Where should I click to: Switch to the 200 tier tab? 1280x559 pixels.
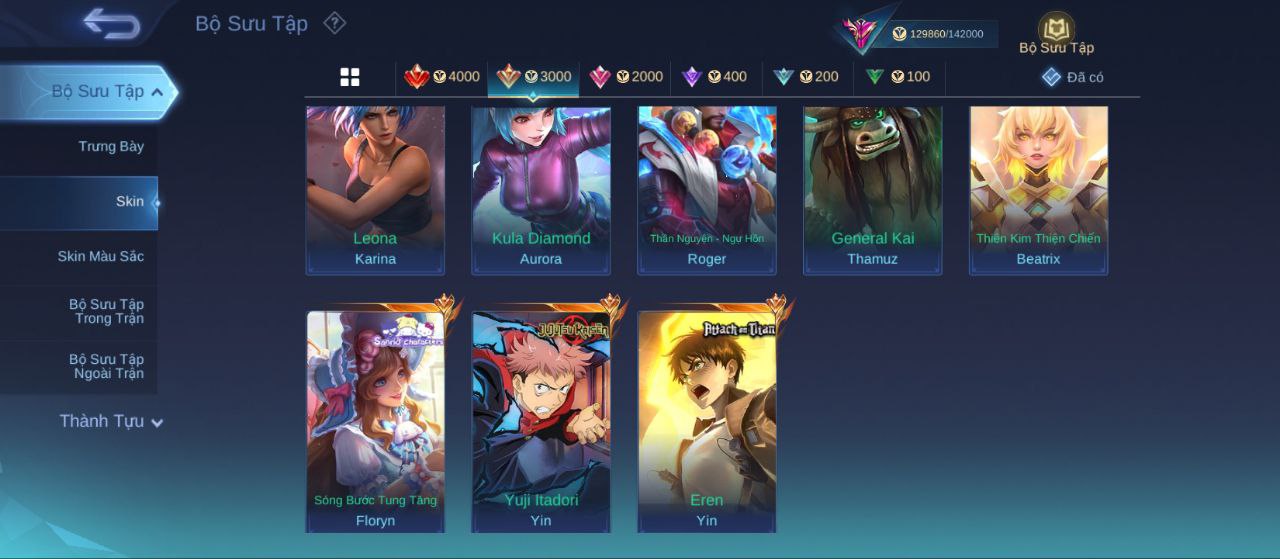click(805, 77)
